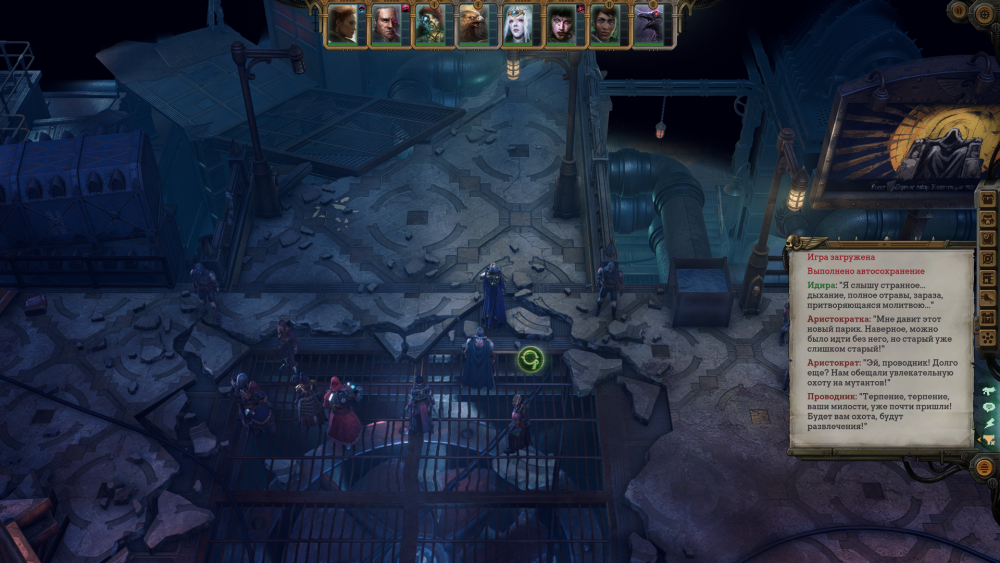Click the round menu button below the log
The height and width of the screenshot is (563, 1000).
(x=983, y=466)
